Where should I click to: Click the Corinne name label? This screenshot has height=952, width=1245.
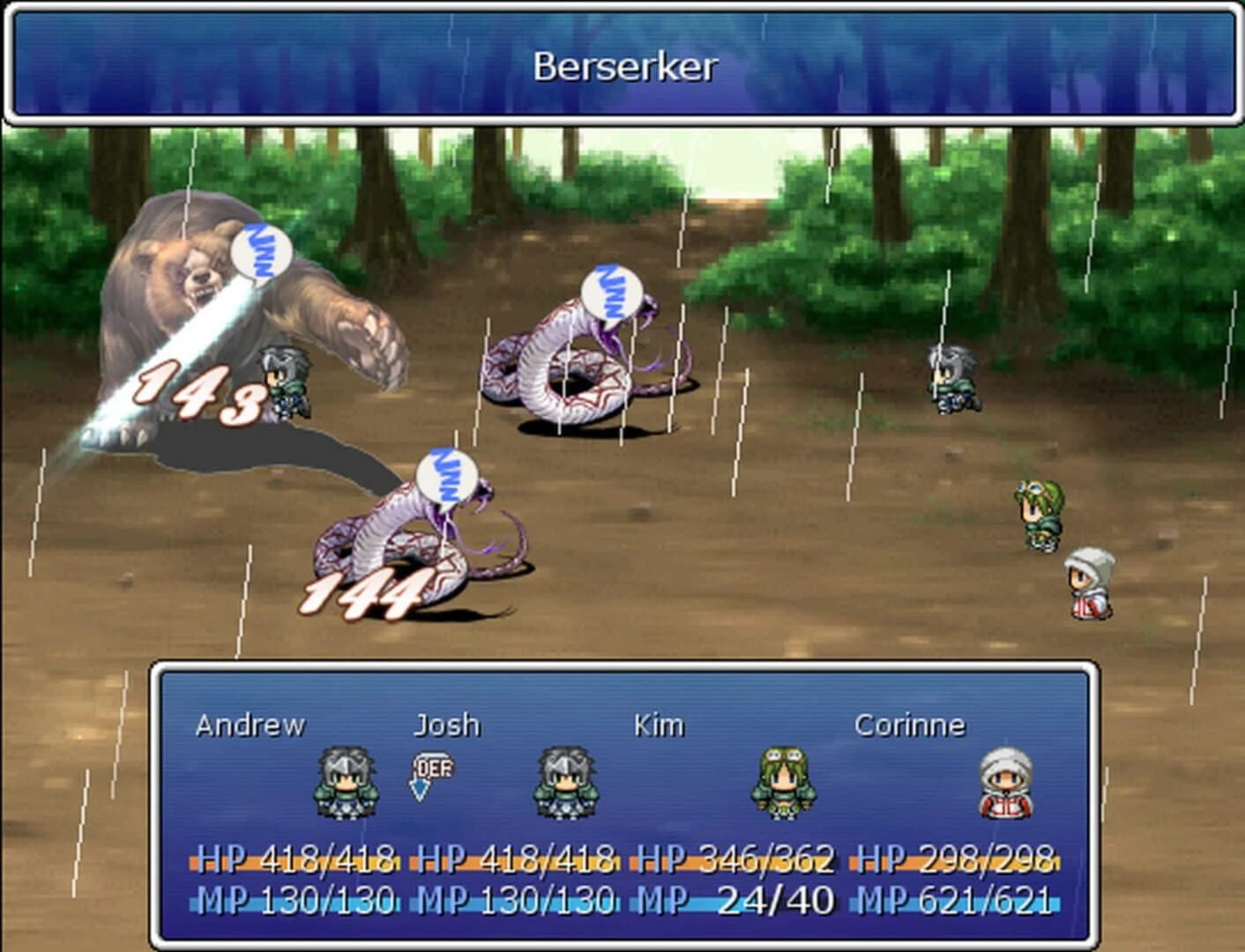pos(911,725)
